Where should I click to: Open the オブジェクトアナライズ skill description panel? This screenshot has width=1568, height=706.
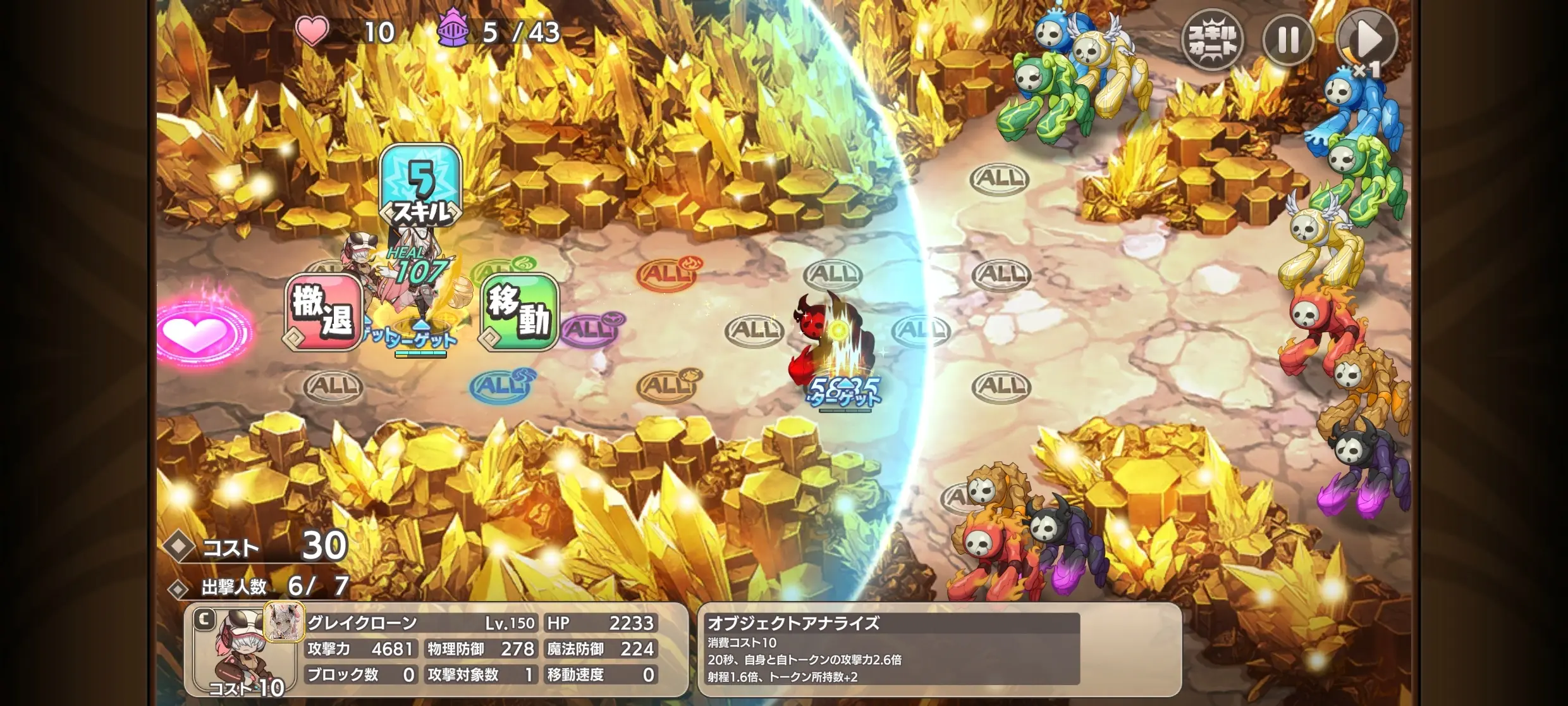(938, 650)
